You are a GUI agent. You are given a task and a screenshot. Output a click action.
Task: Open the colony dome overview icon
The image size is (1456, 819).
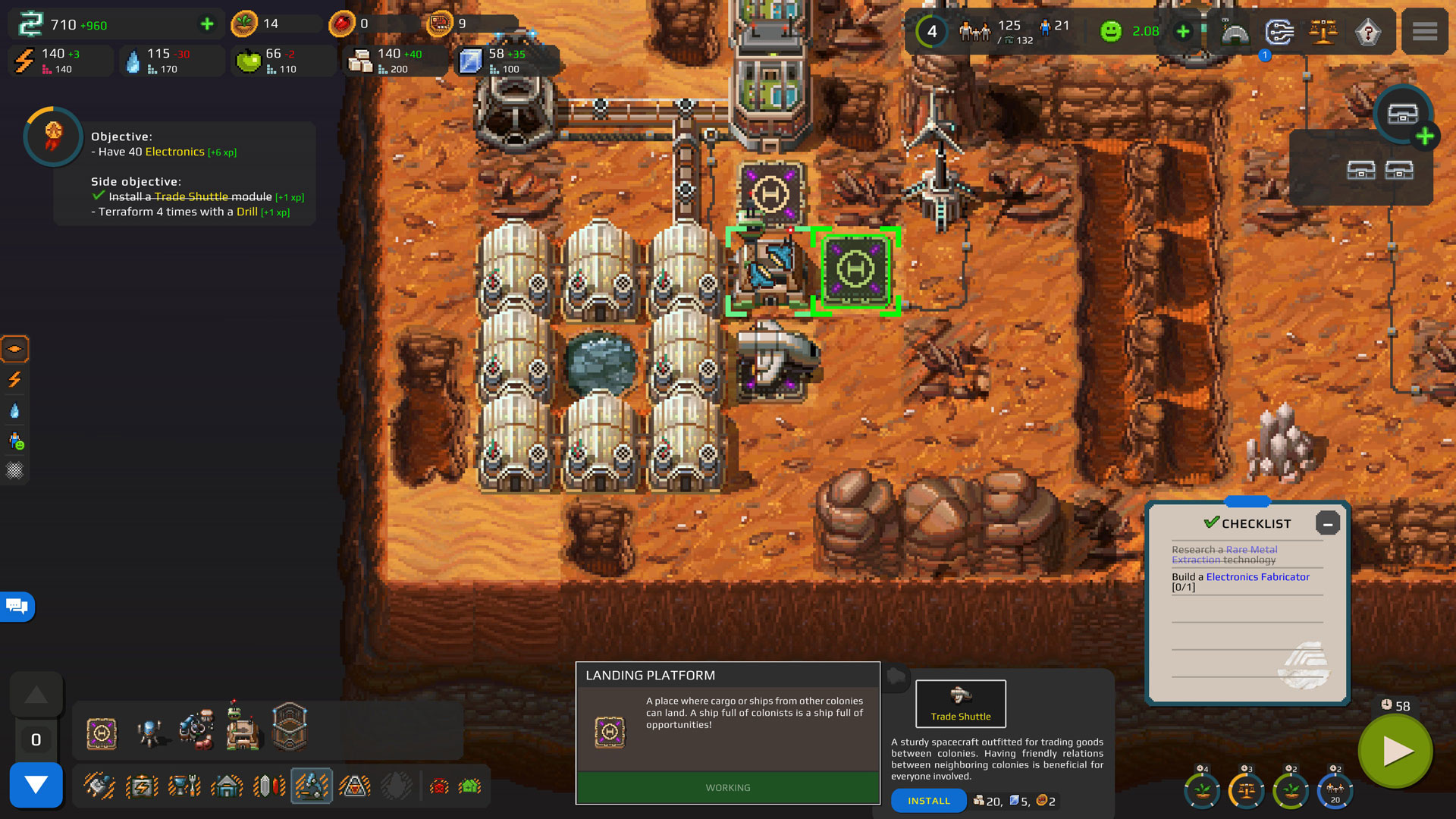coord(1235,33)
